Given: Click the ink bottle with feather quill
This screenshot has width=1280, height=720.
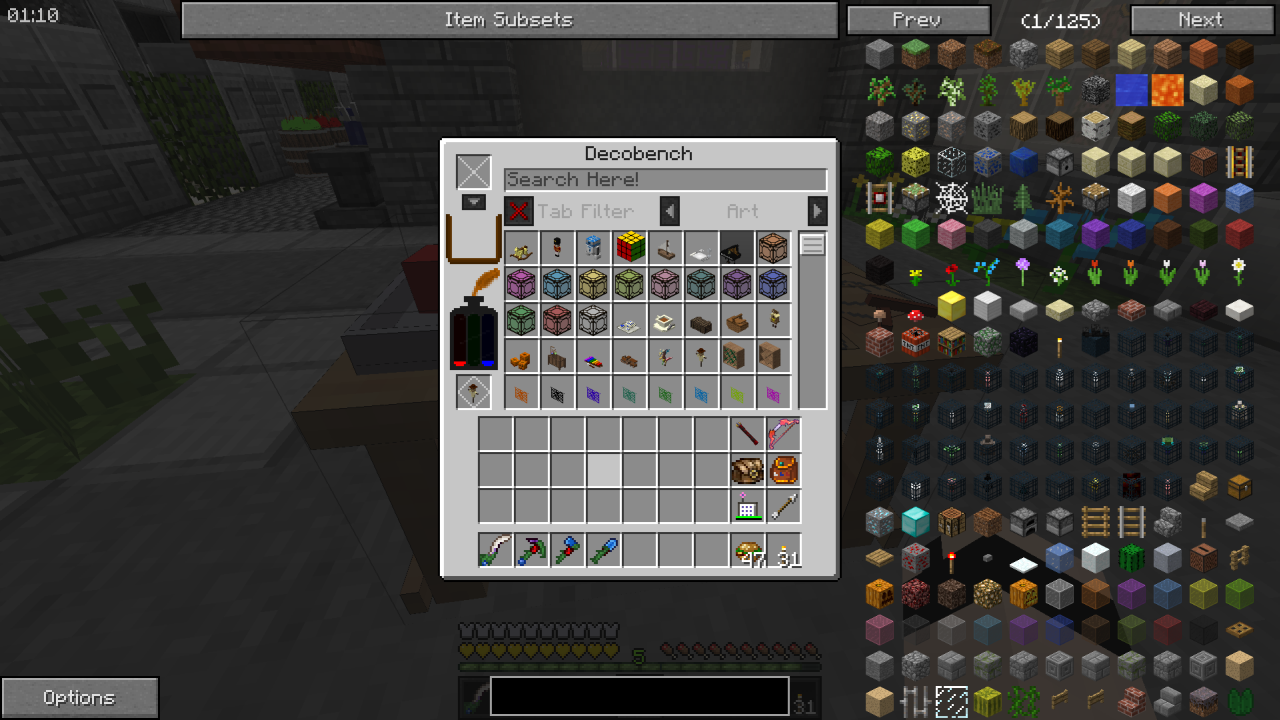Looking at the screenshot, I should (x=473, y=320).
